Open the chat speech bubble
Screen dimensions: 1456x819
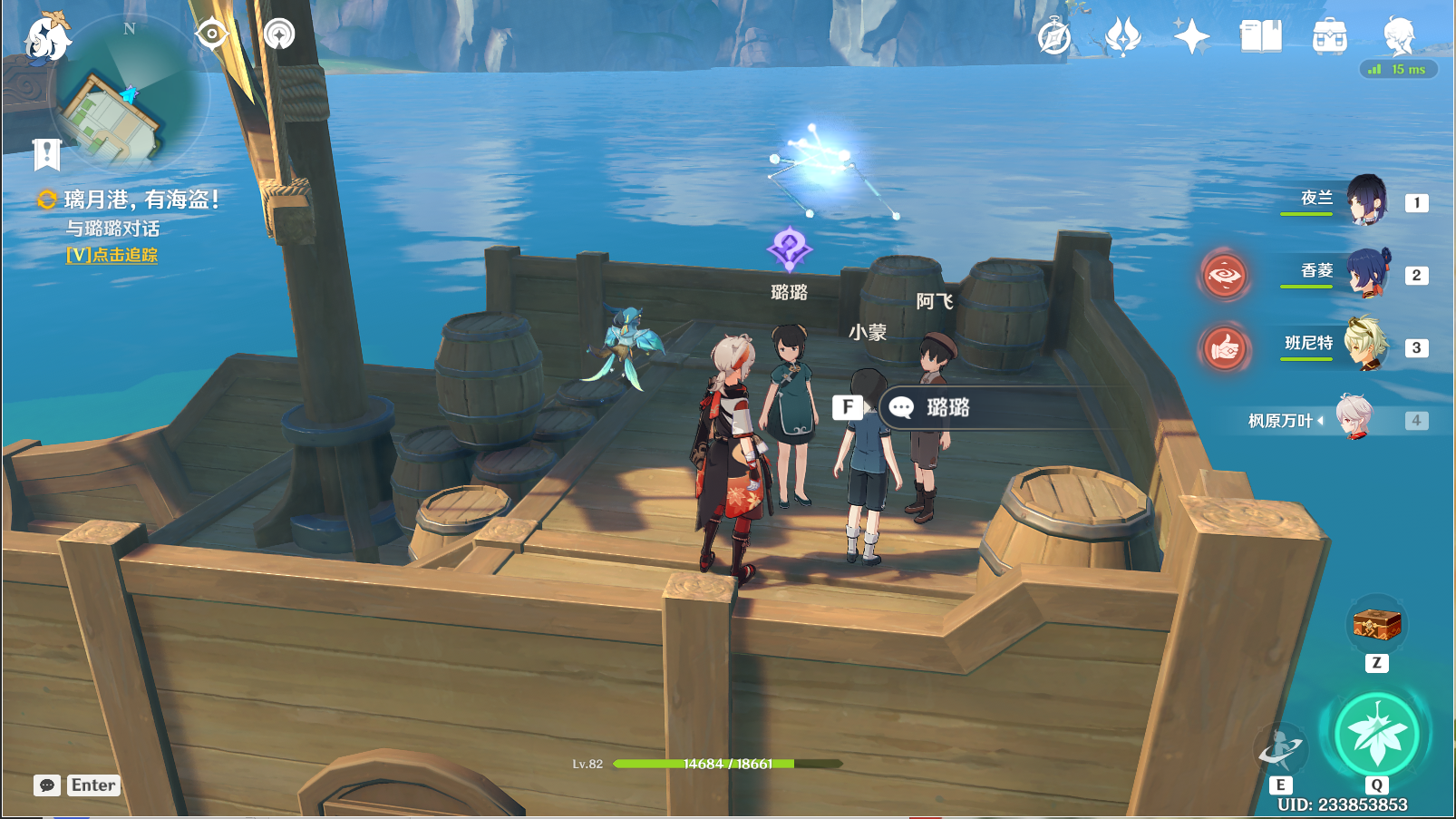point(47,785)
